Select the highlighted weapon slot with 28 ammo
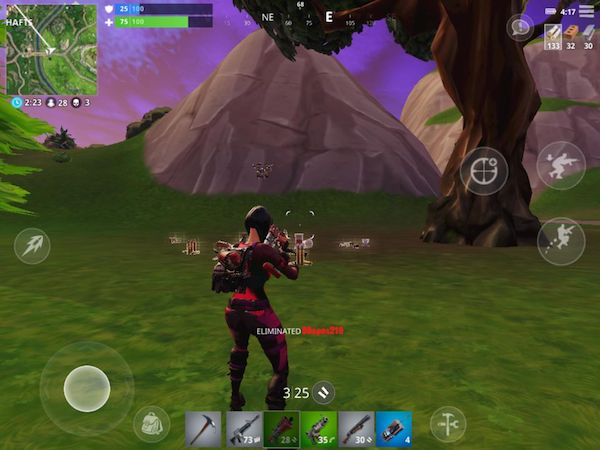The width and height of the screenshot is (600, 450). tap(281, 429)
